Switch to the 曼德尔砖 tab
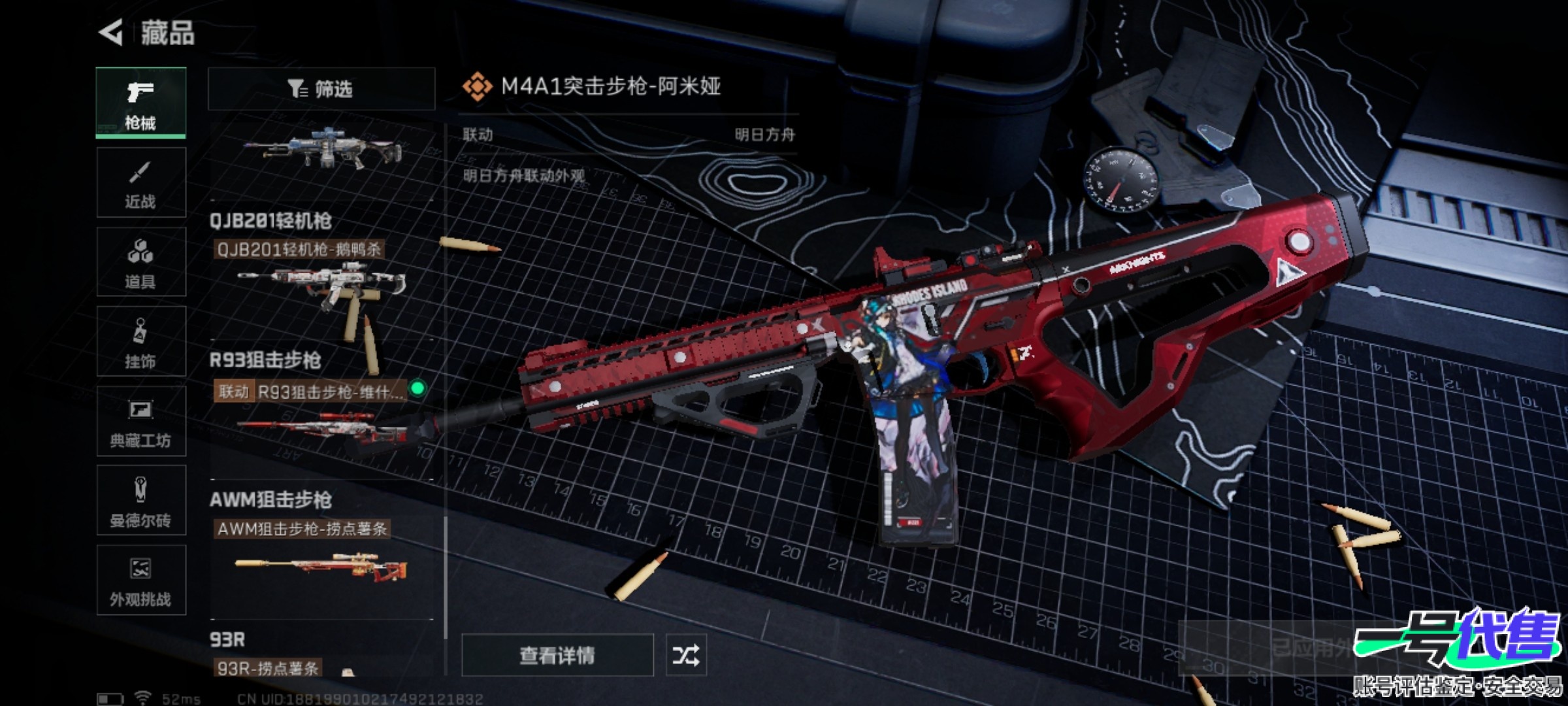The width and height of the screenshot is (1568, 706). coord(140,501)
